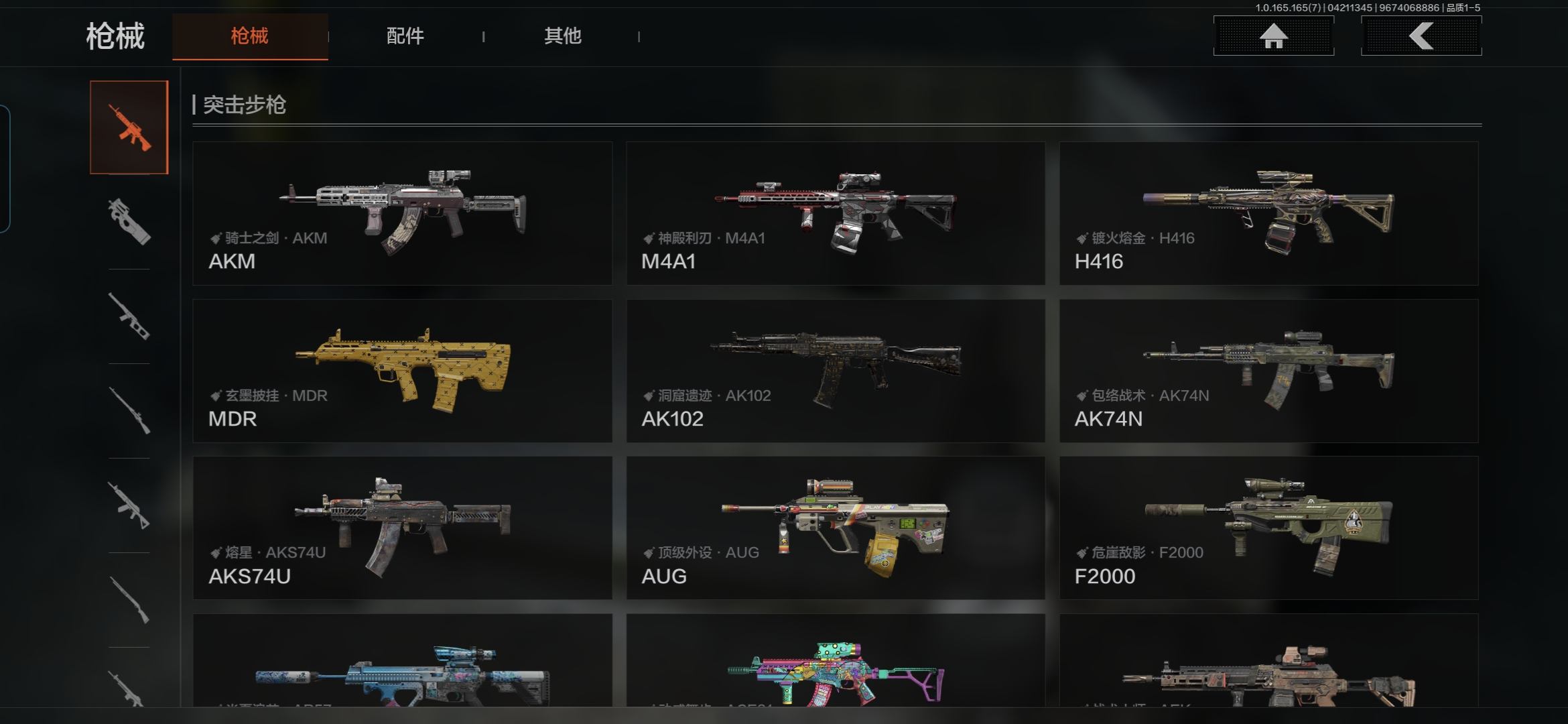Select the AK102 weapon card

(x=836, y=371)
